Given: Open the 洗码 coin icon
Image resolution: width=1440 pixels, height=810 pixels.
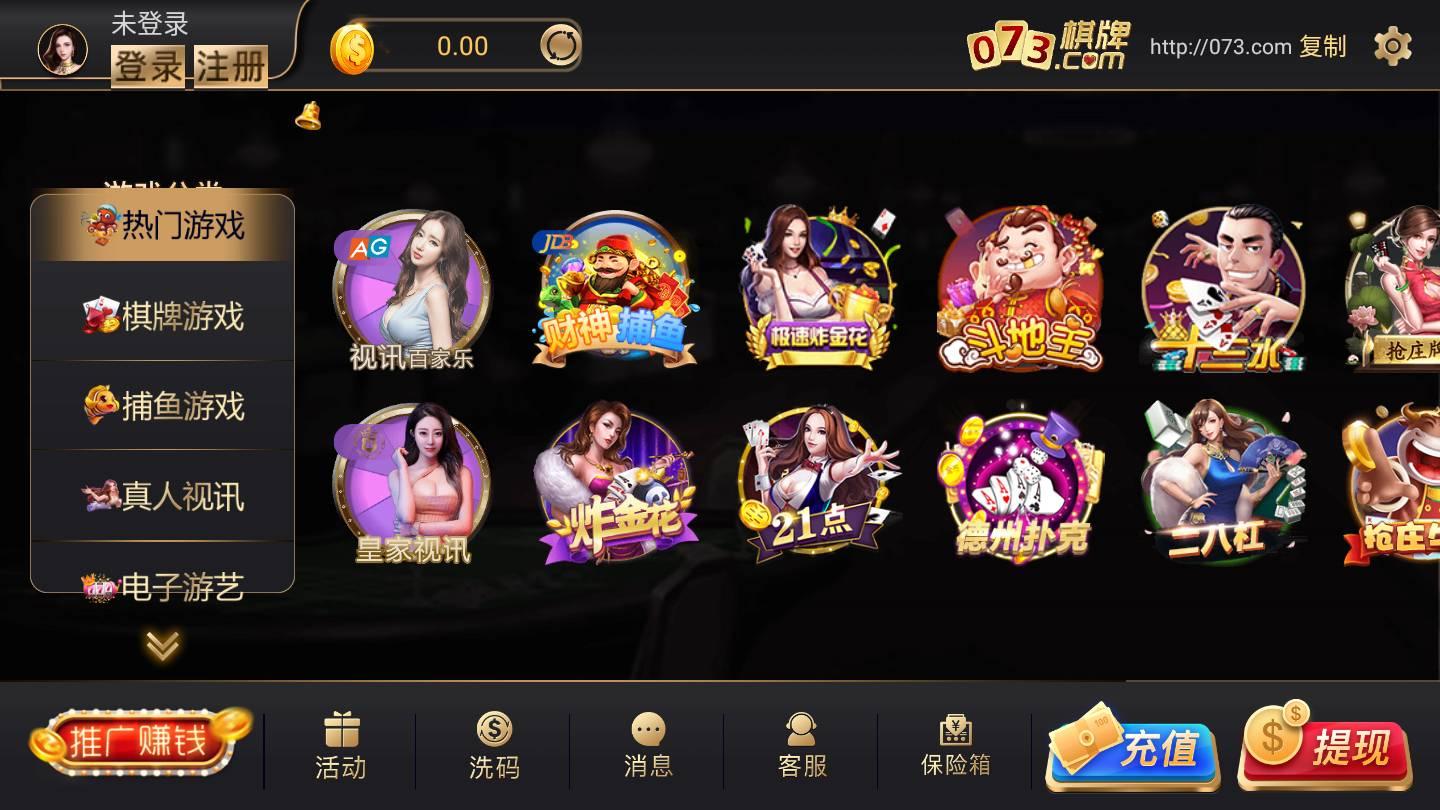Looking at the screenshot, I should [494, 740].
